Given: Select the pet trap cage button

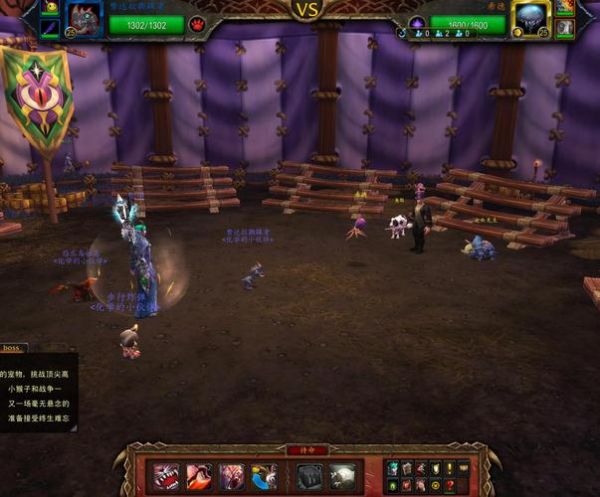Looking at the screenshot, I should click(x=309, y=477).
